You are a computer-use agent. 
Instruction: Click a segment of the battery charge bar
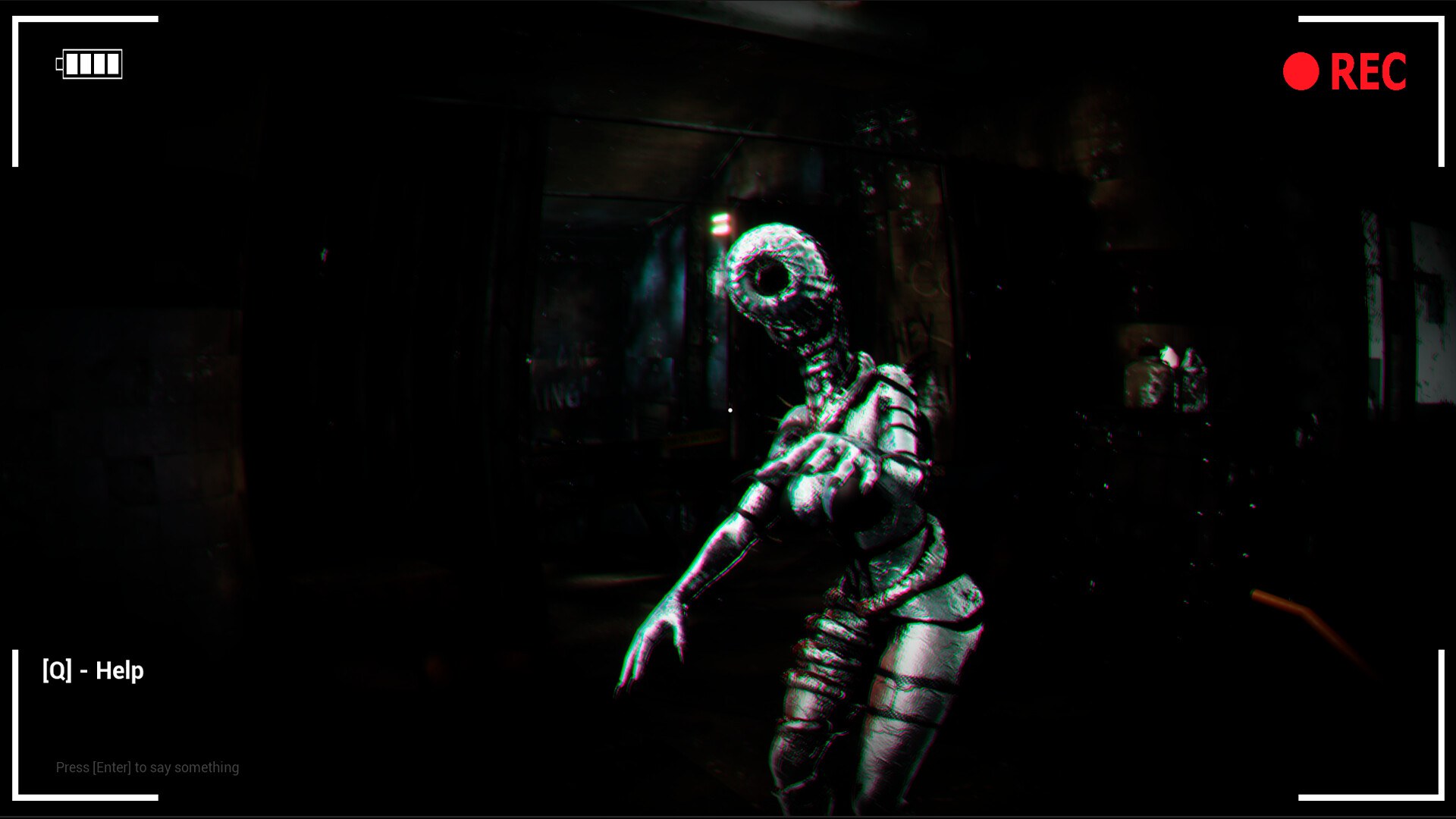(83, 64)
